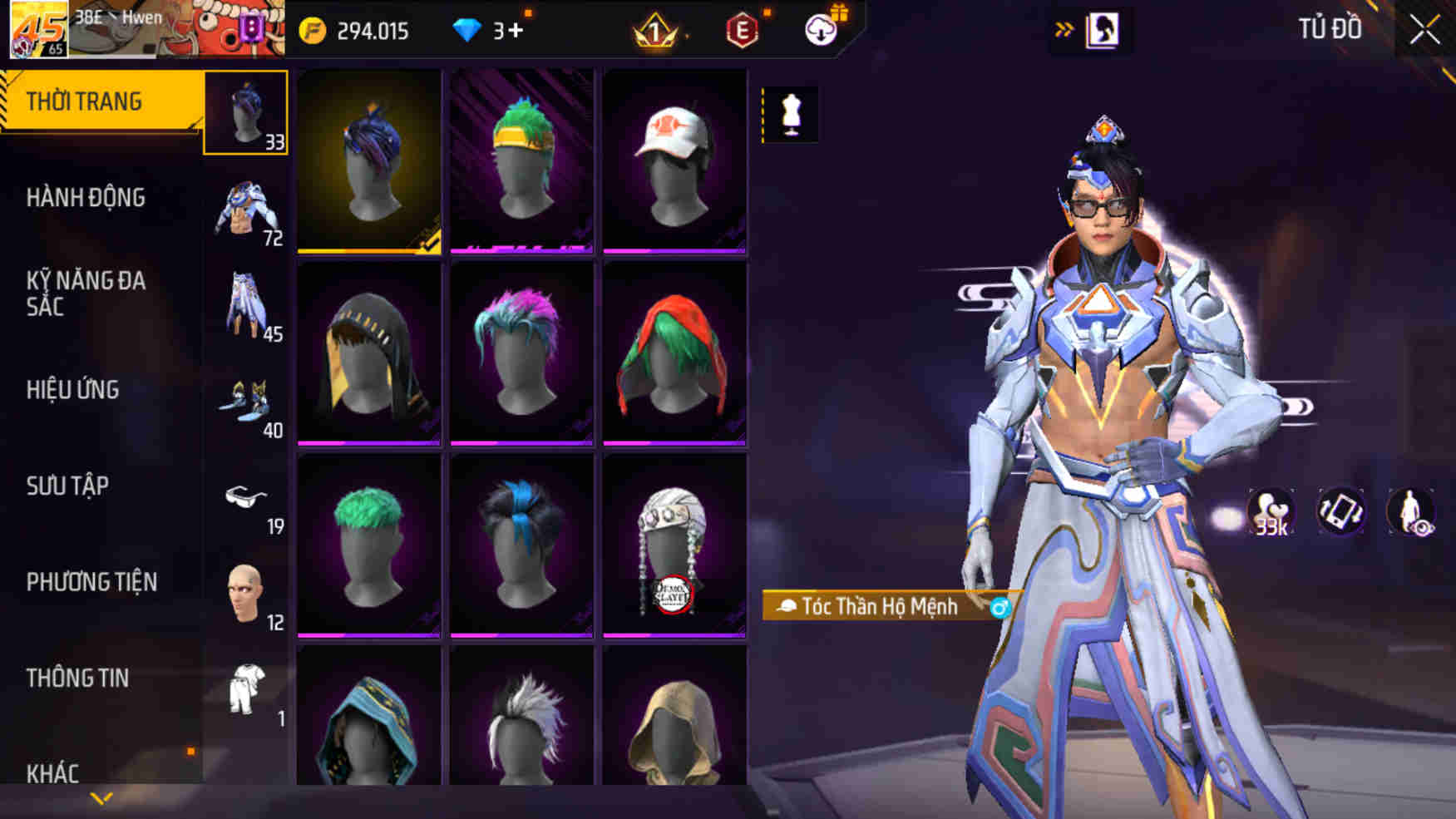Viewport: 1456px width, 819px height.
Task: Switch to the Hành Động tab
Action: tap(86, 198)
